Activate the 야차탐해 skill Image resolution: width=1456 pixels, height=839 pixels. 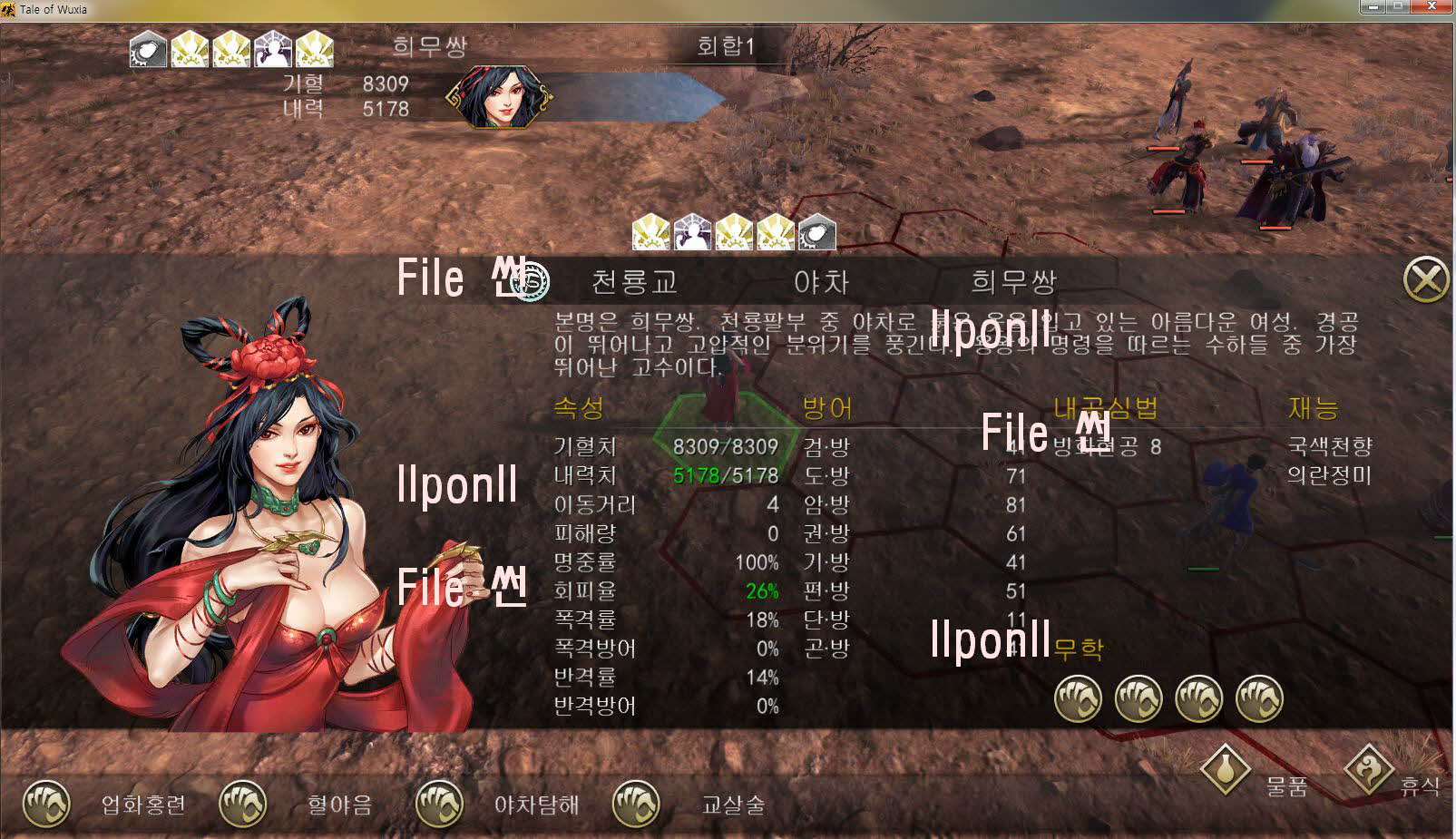click(x=439, y=804)
